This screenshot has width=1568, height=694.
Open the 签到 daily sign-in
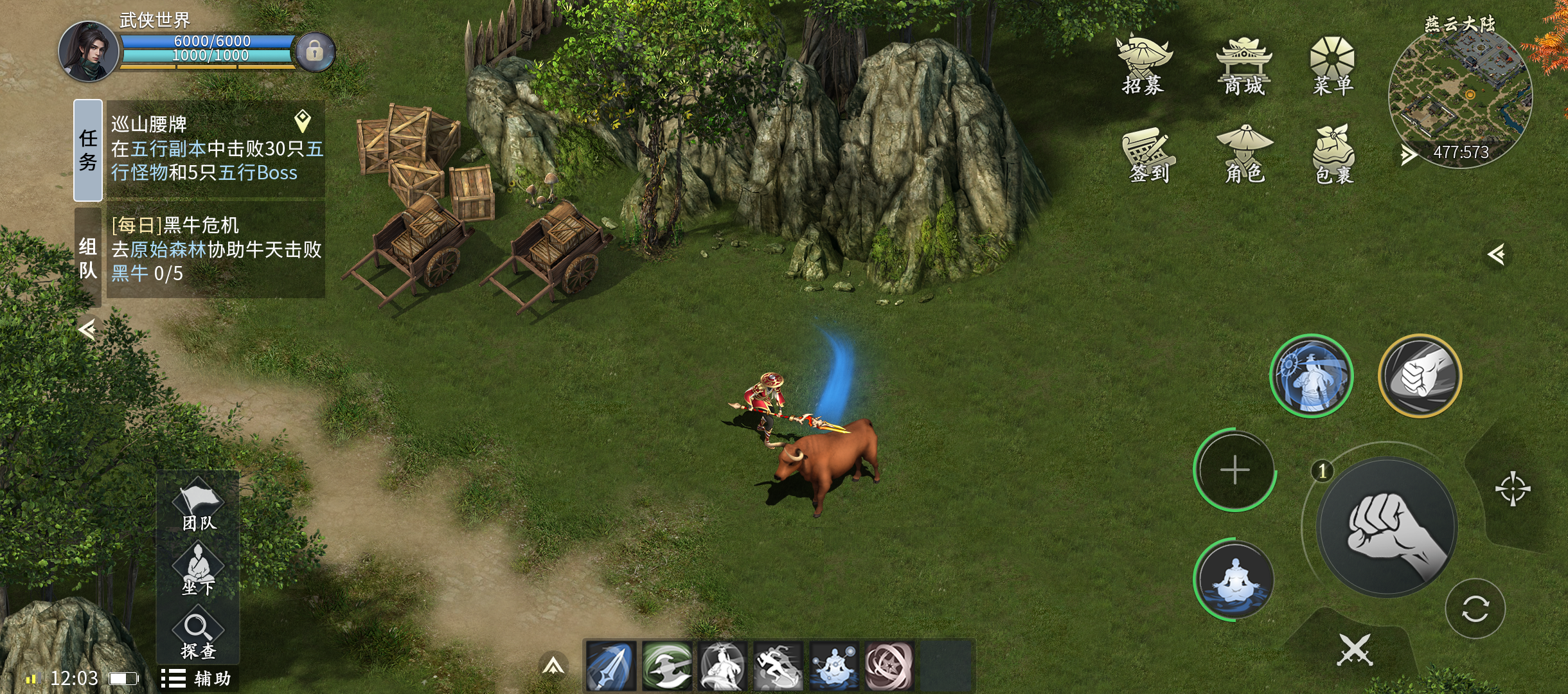[x=1149, y=155]
